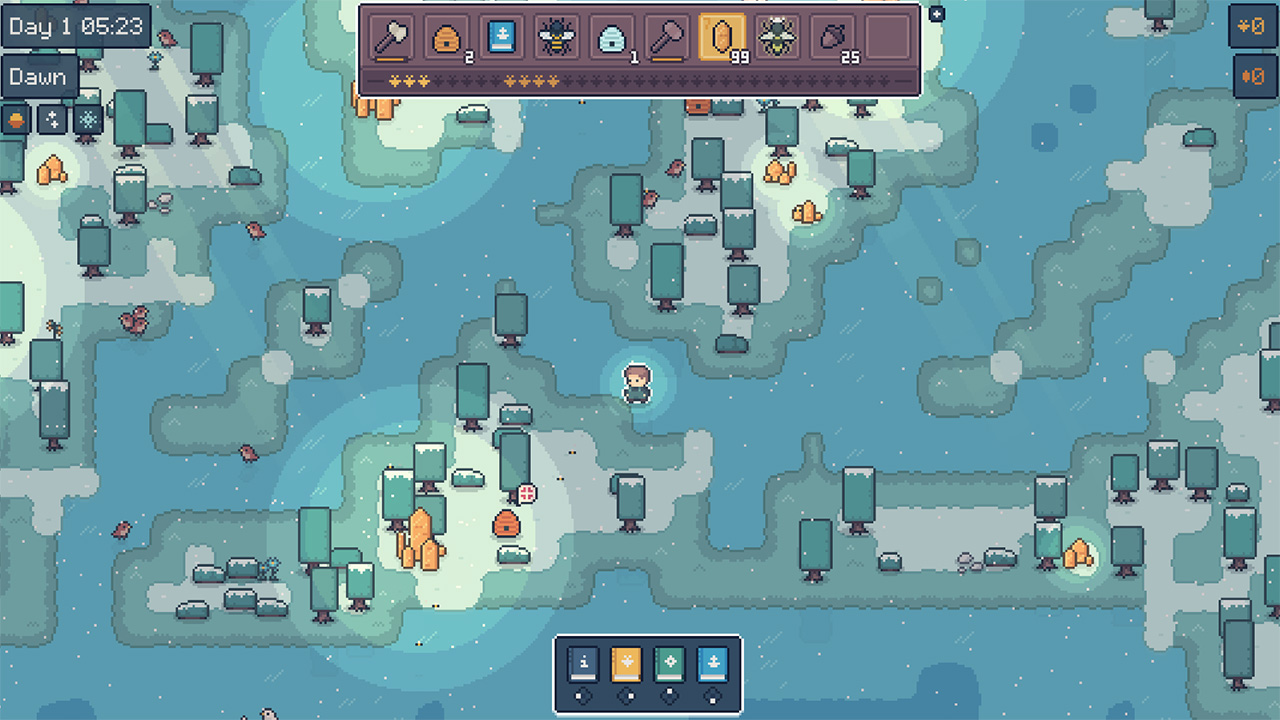1280x720 pixels.
Task: Select the green bee hotbar slot
Action: click(x=776, y=38)
